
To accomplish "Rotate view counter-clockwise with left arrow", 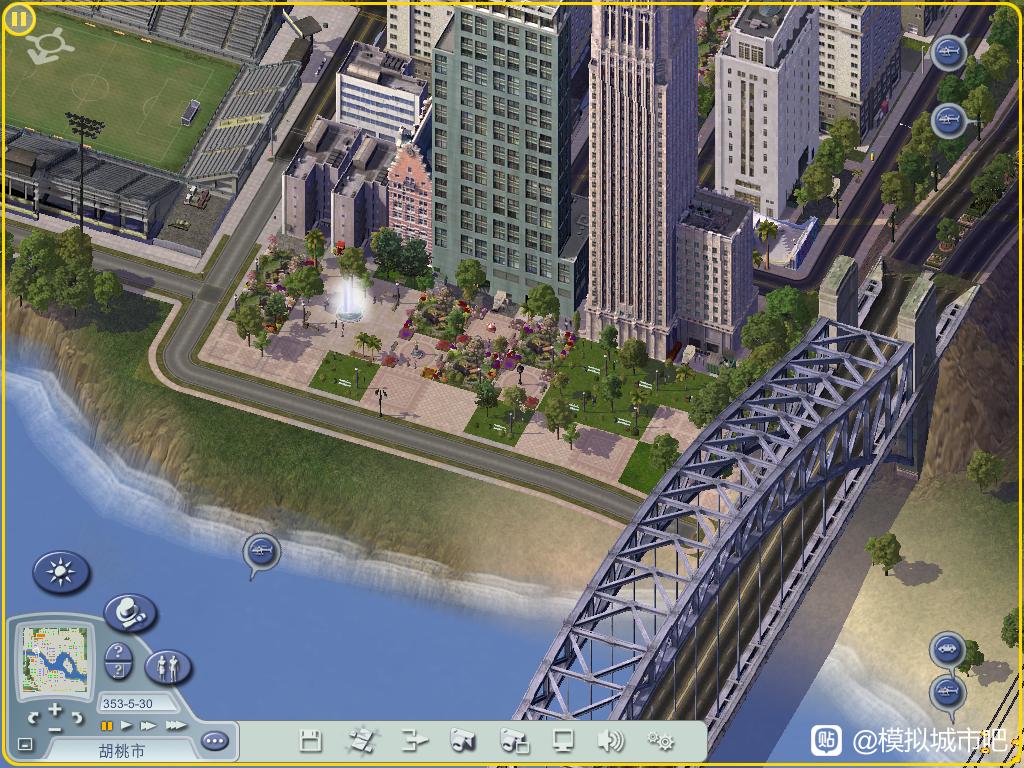I will 33,717.
